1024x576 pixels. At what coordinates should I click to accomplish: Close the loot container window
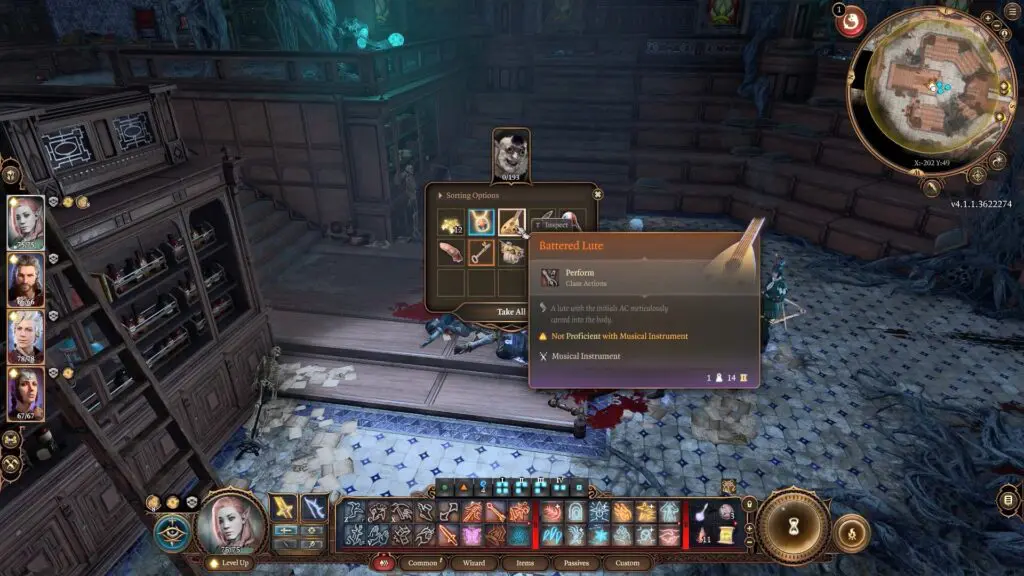click(597, 194)
